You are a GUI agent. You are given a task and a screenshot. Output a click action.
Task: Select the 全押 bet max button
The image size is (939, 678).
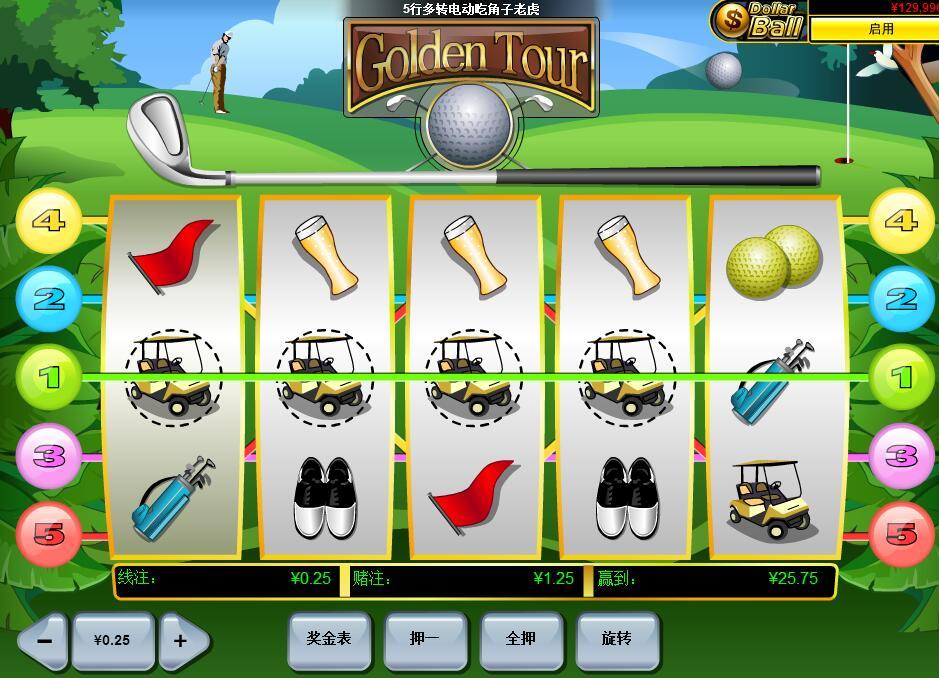click(x=521, y=639)
